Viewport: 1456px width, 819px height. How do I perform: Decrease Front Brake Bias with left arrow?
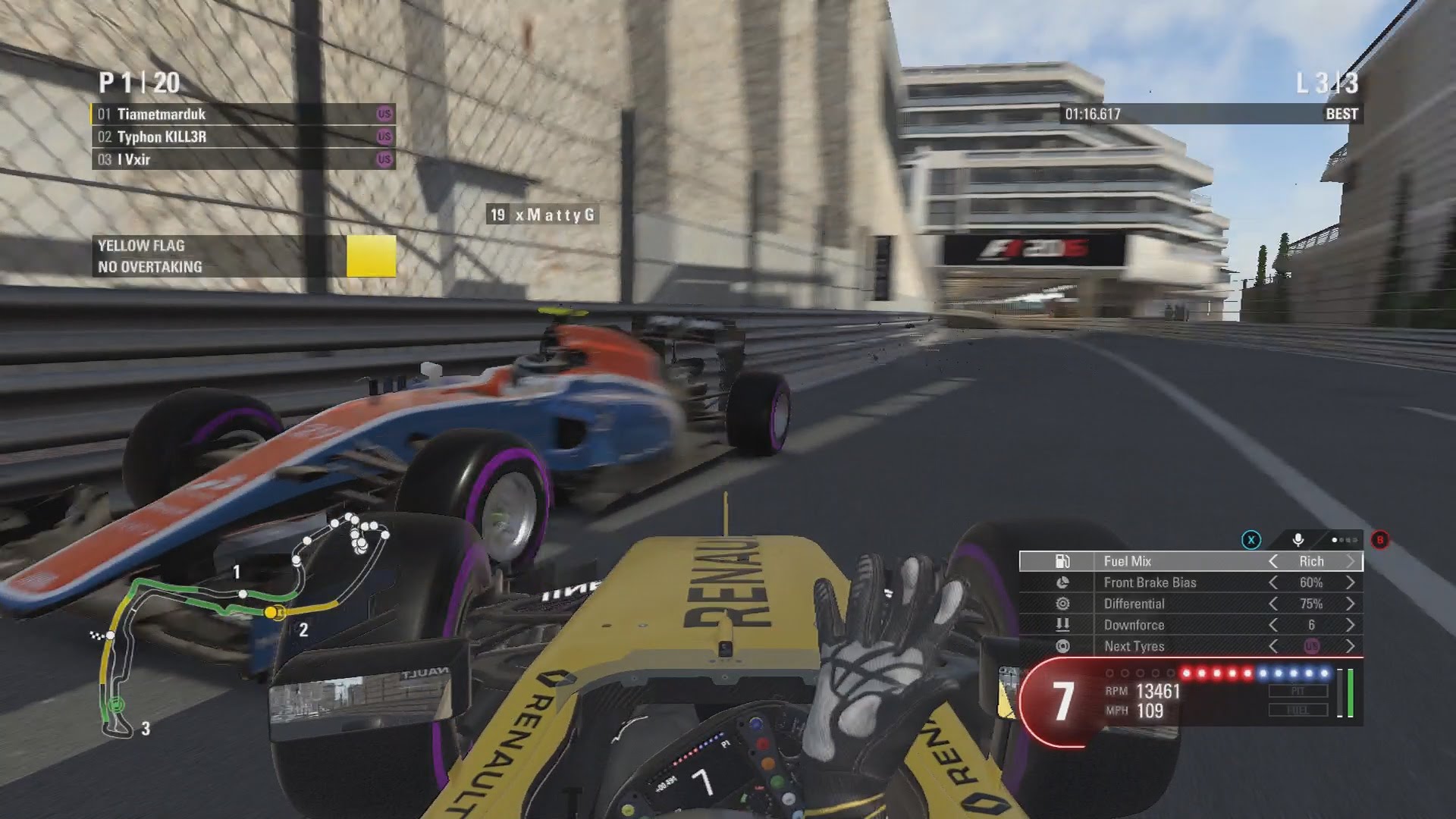point(1273,582)
